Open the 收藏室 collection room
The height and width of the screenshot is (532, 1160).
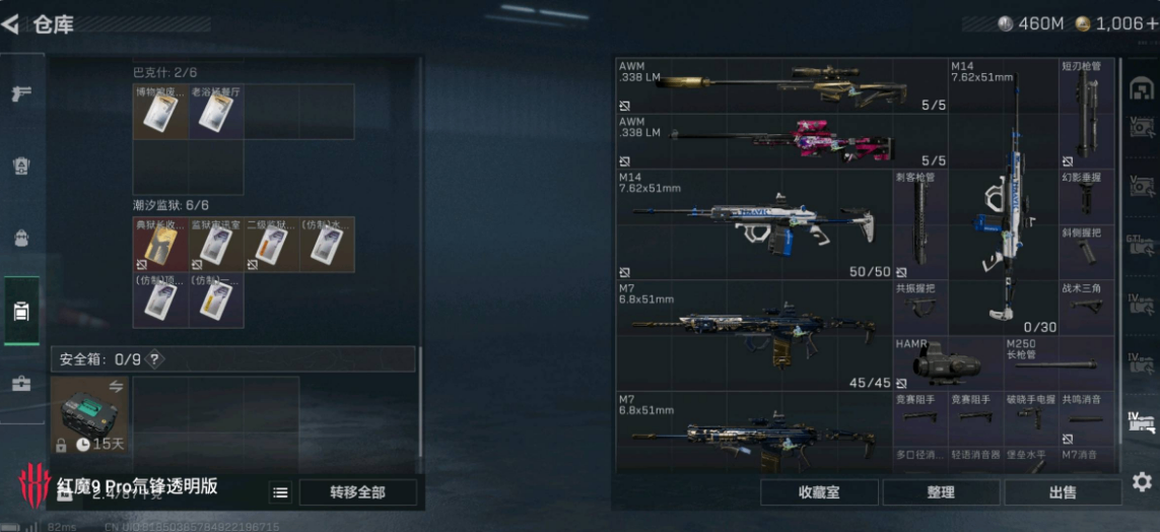click(x=819, y=492)
